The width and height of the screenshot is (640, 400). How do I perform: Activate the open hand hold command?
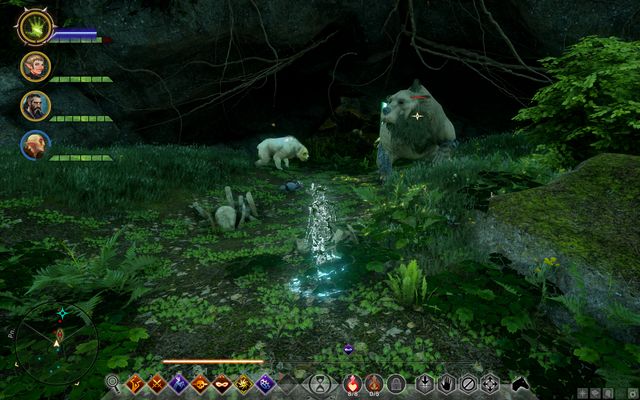pyautogui.click(x=446, y=383)
